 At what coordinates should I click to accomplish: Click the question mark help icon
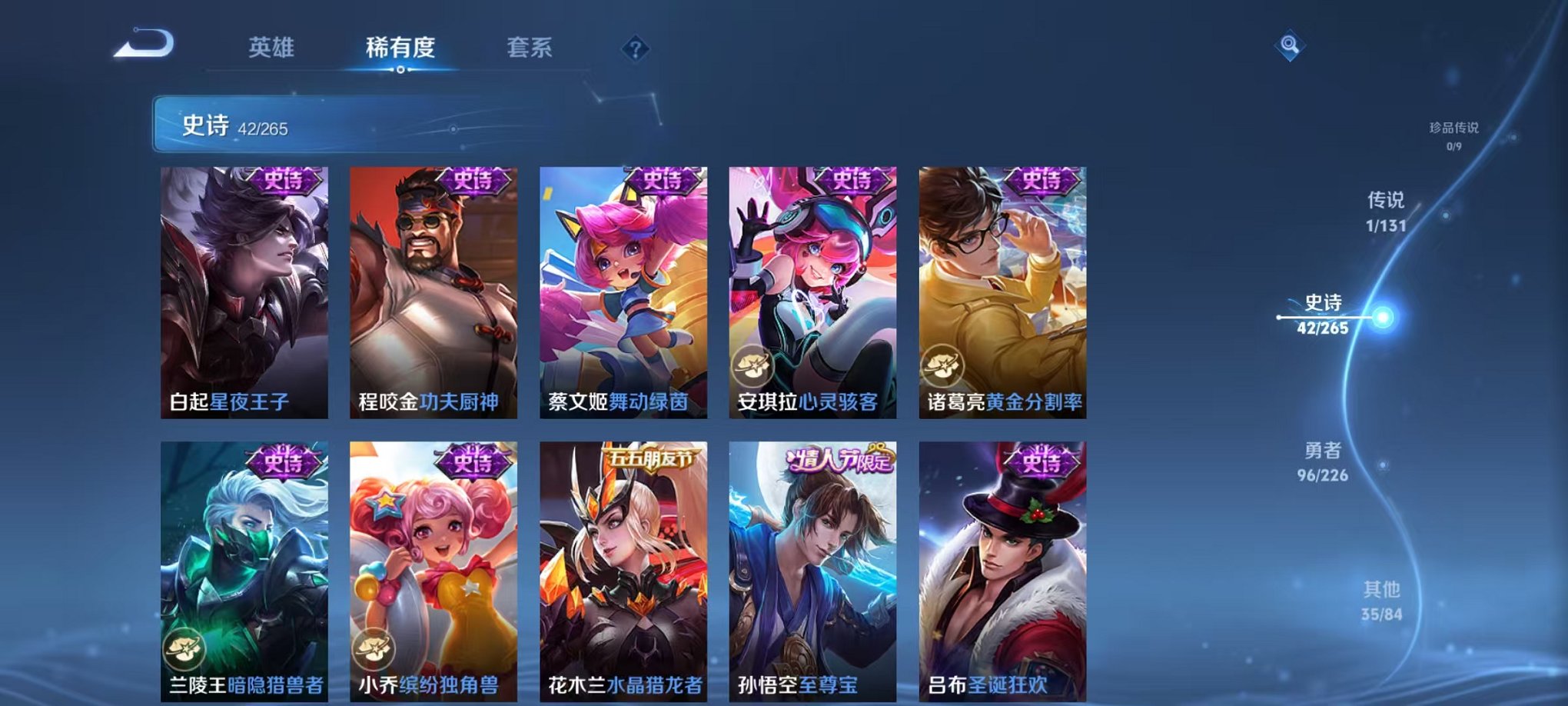click(x=635, y=49)
